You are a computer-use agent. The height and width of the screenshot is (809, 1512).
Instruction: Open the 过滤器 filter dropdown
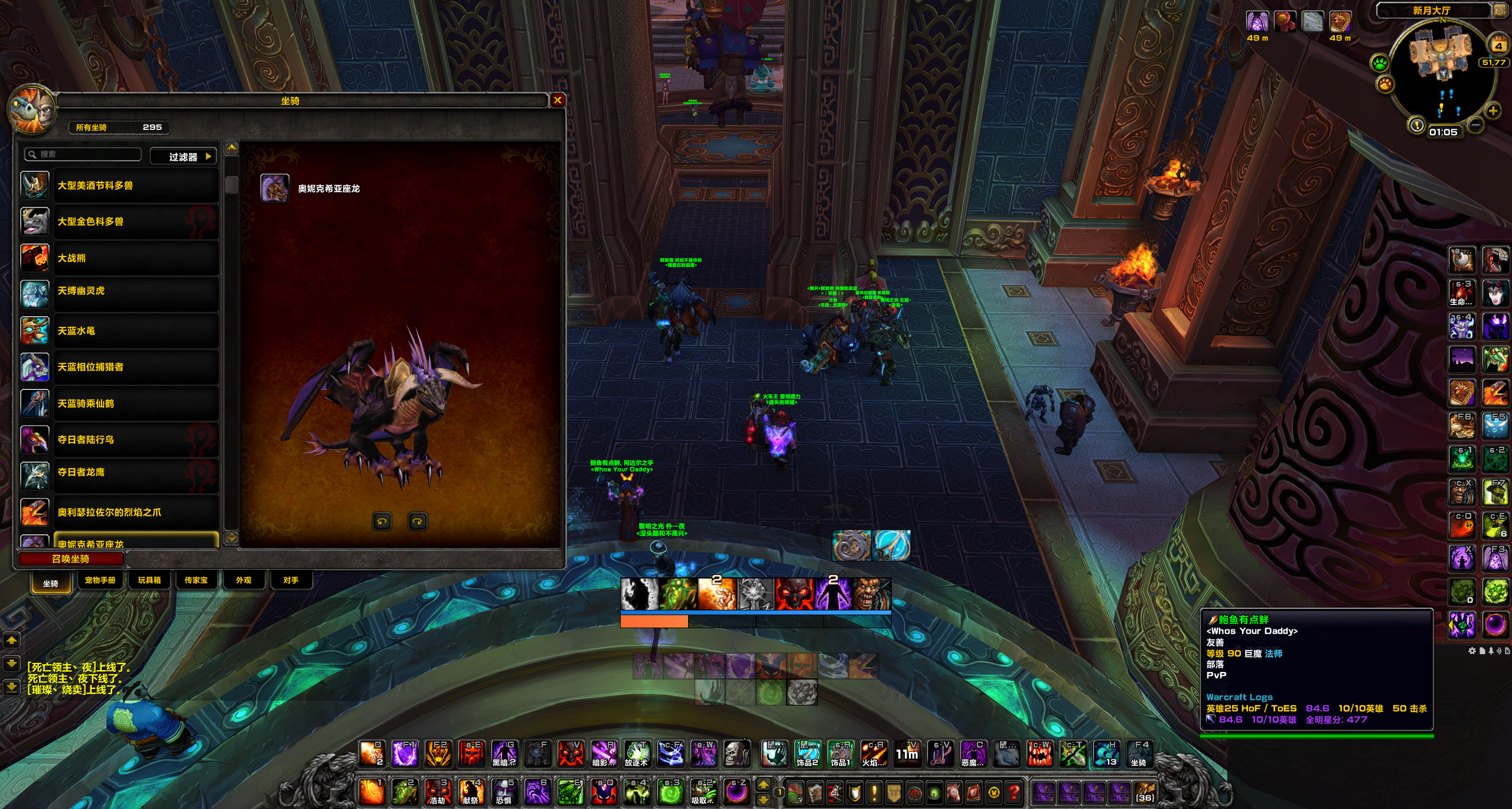(183, 157)
